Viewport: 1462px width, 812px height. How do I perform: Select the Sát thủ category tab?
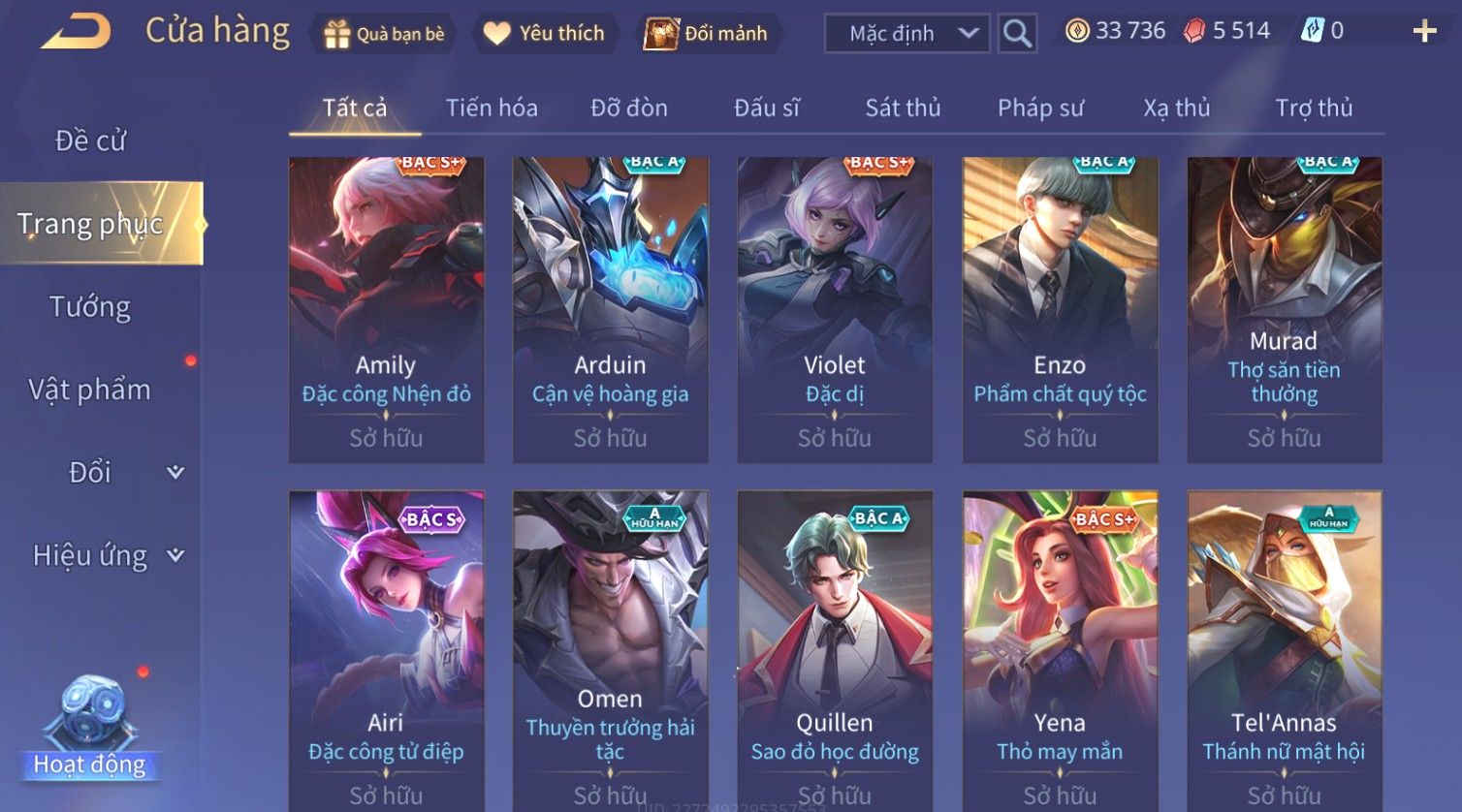click(x=903, y=109)
